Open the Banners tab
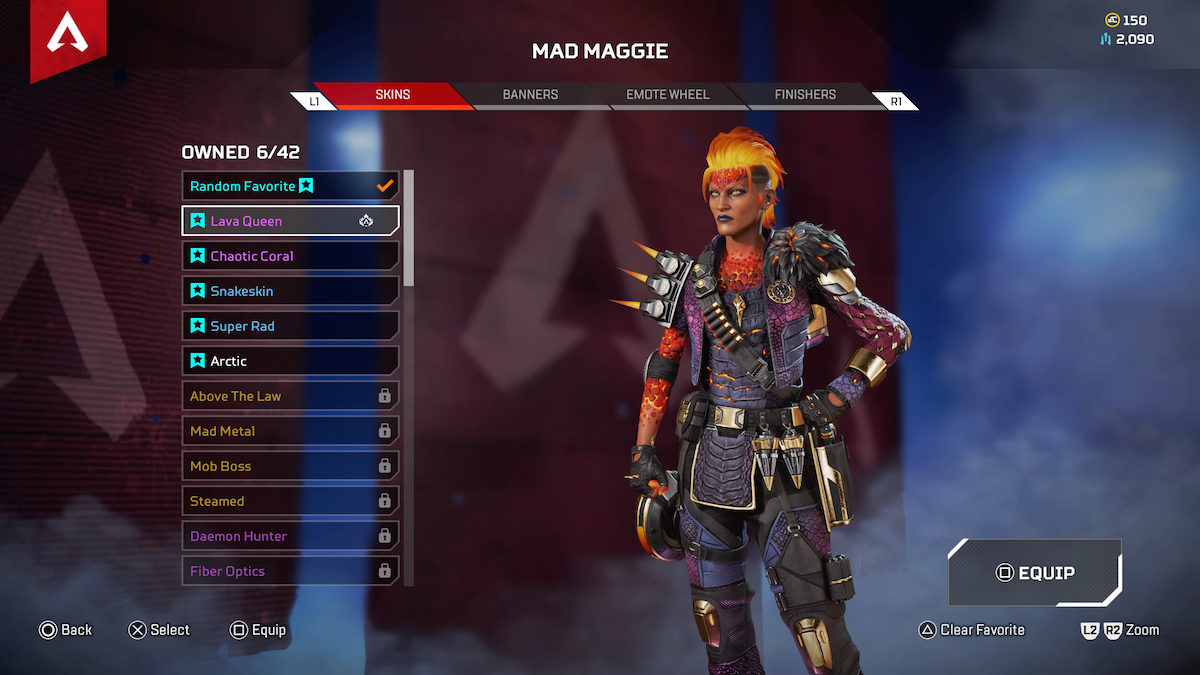The height and width of the screenshot is (675, 1200). (x=530, y=95)
